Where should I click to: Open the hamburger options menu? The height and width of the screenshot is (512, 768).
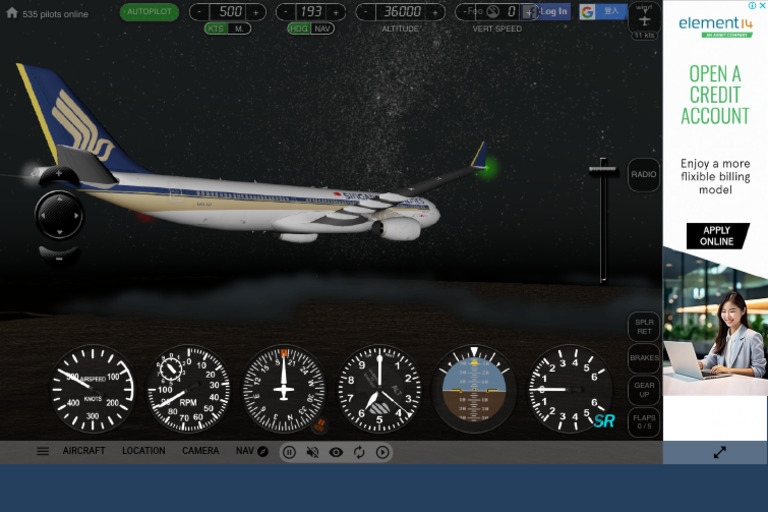43,451
